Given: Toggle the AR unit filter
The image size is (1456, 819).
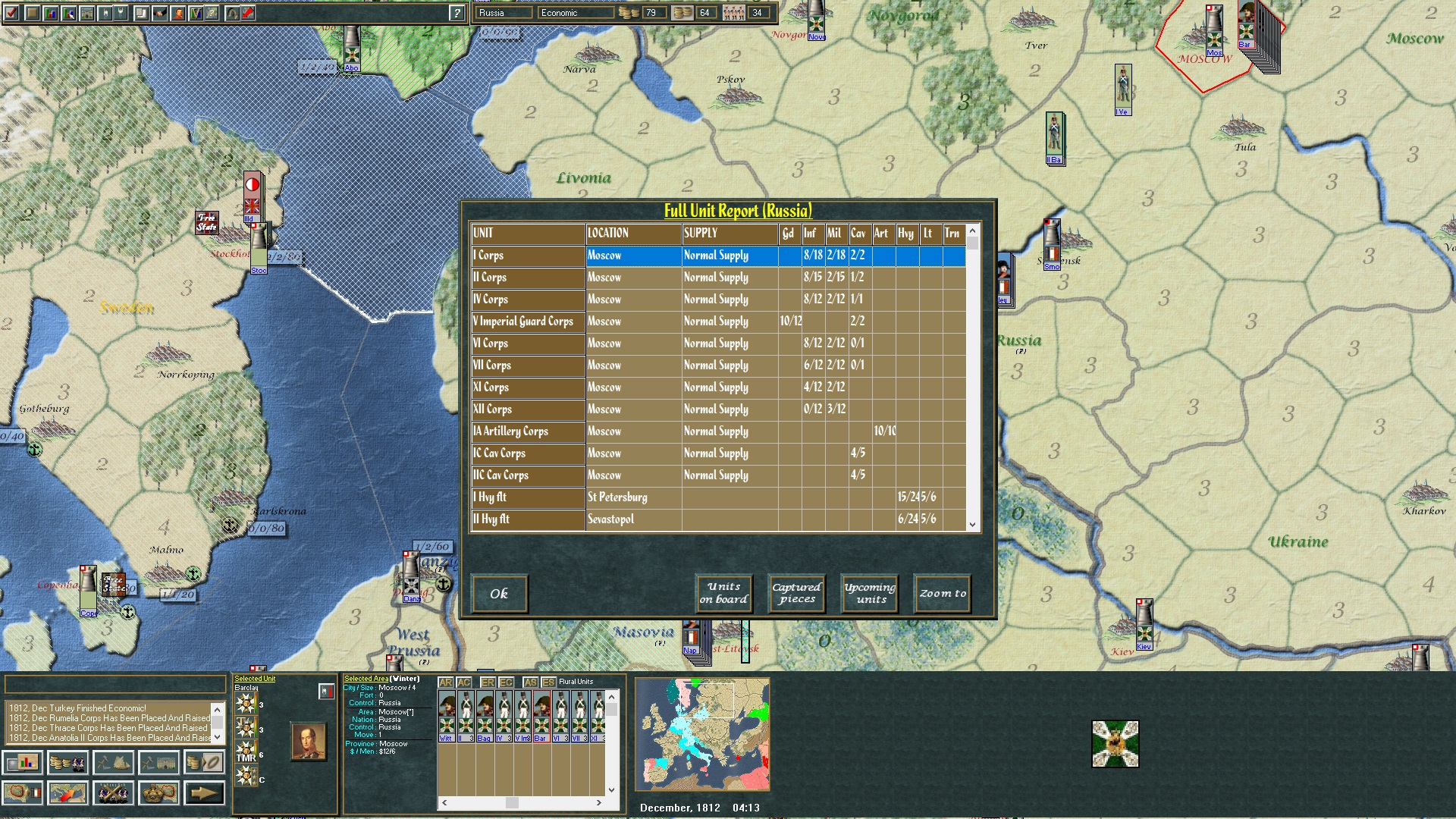Looking at the screenshot, I should (x=446, y=681).
